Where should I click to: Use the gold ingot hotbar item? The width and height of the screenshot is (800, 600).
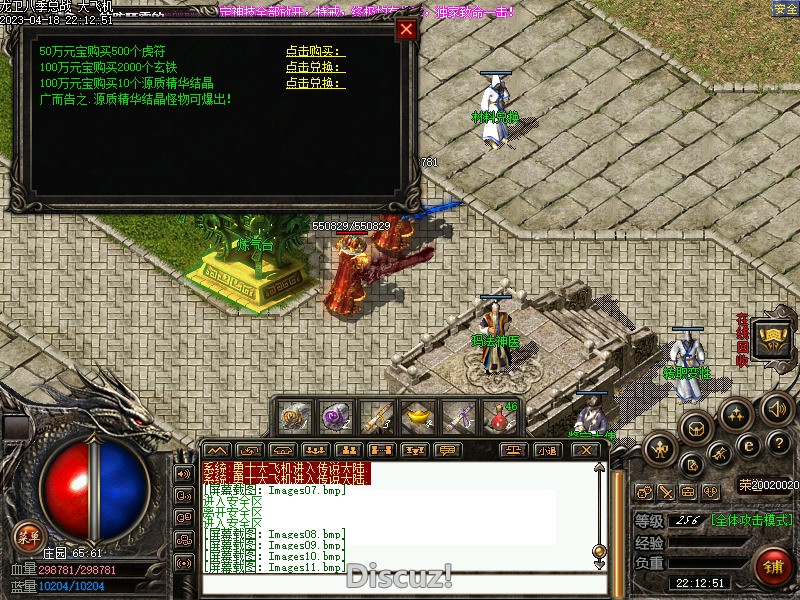(417, 415)
